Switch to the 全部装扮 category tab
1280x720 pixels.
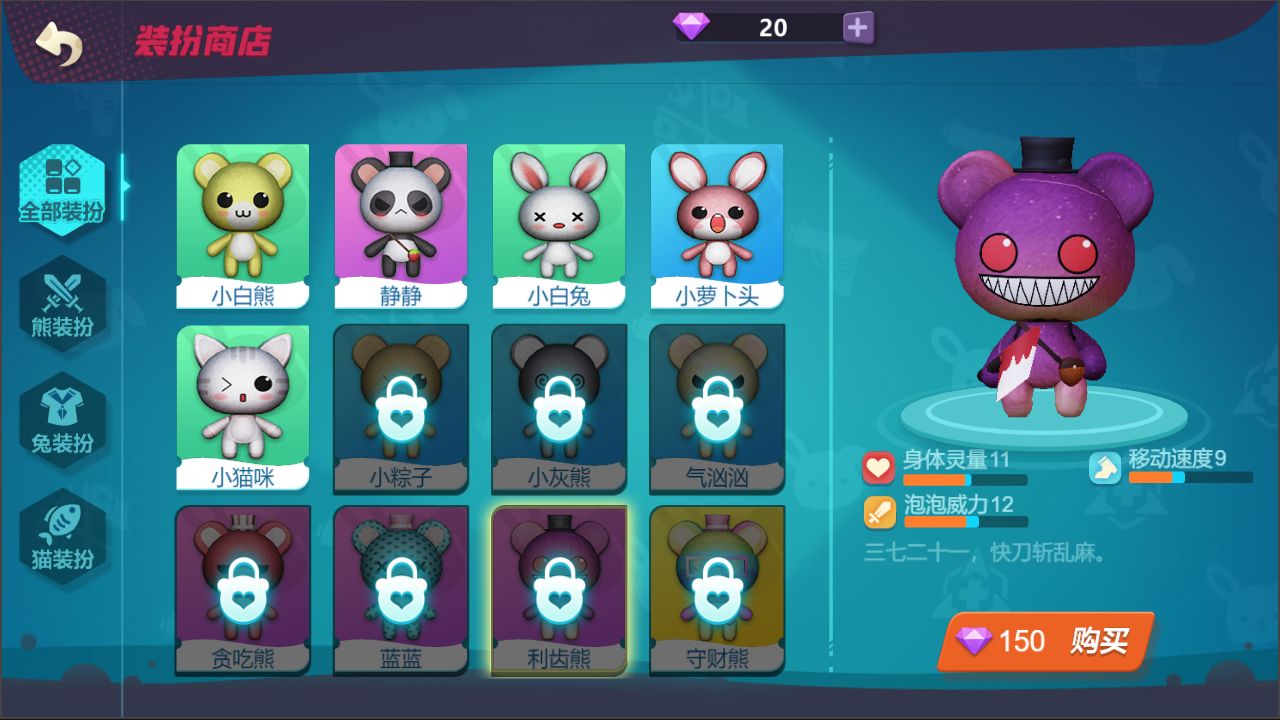62,189
